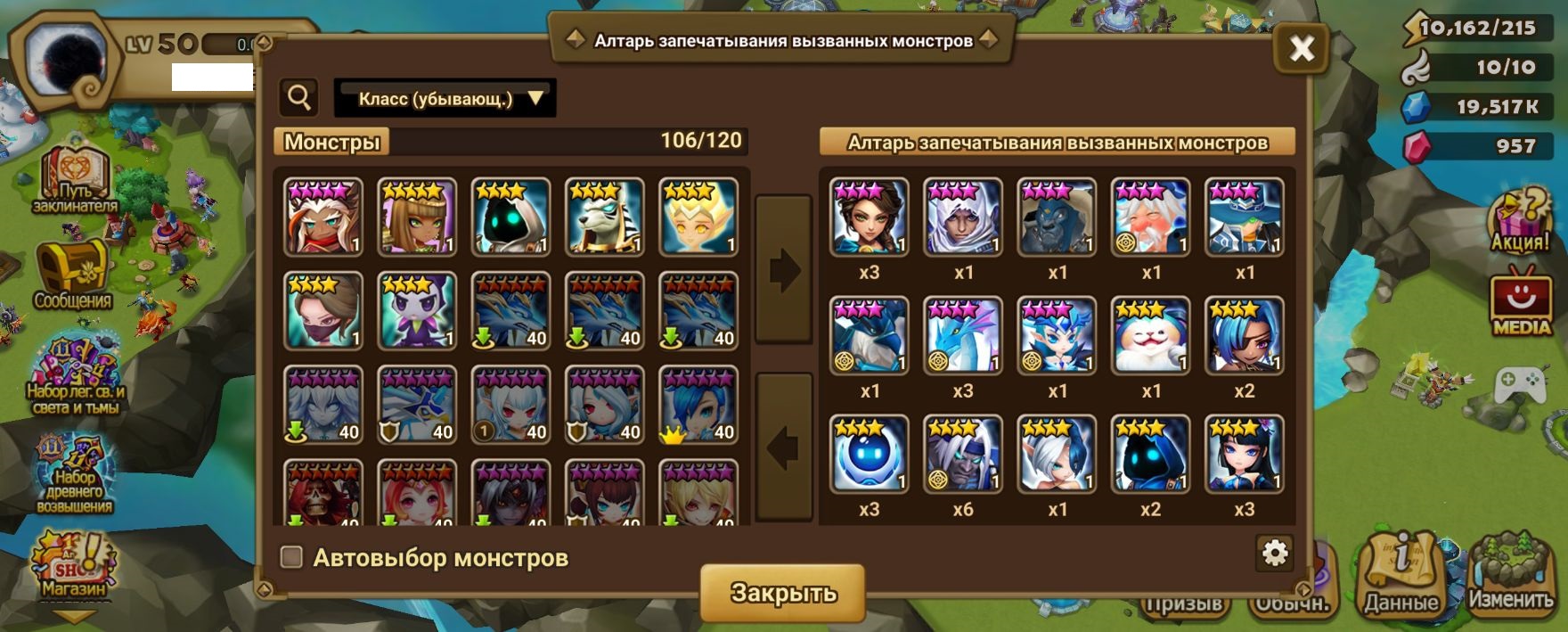The height and width of the screenshot is (632, 1568).
Task: Select the sealed blue round robot monster
Action: pos(869,454)
